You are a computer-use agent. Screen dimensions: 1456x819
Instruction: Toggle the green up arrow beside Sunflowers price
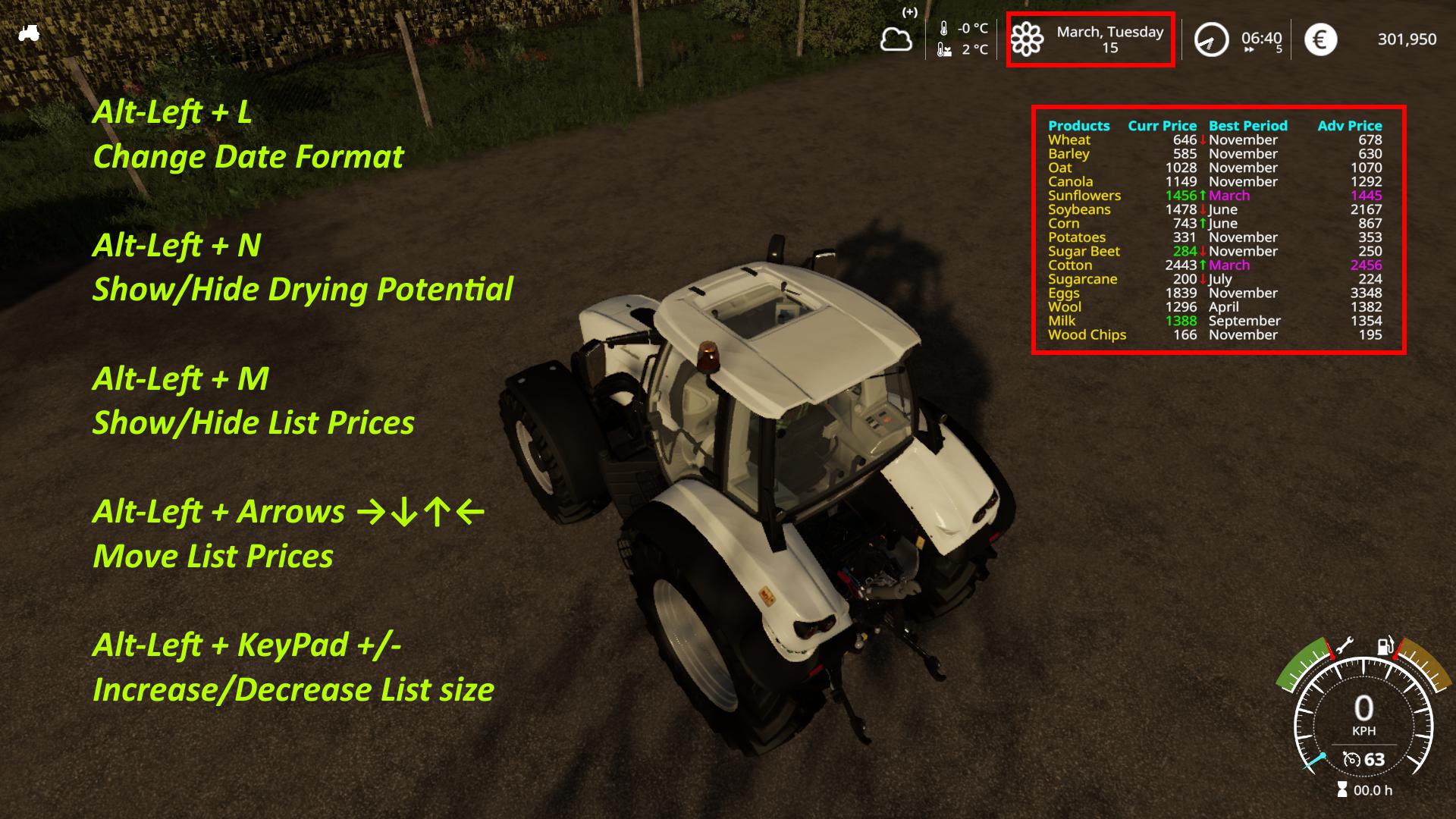[x=1203, y=196]
